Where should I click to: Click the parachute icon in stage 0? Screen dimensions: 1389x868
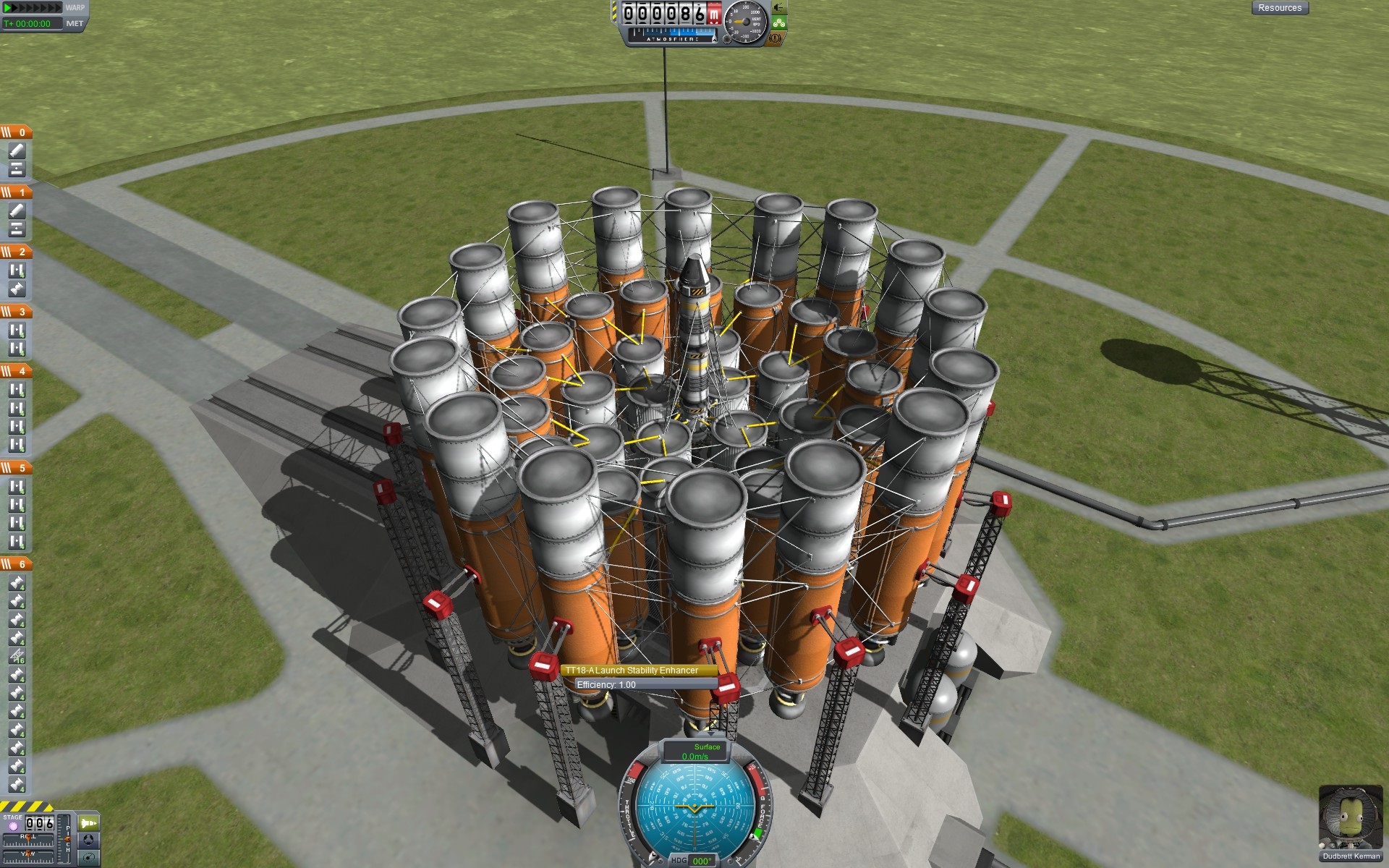pyautogui.click(x=17, y=150)
